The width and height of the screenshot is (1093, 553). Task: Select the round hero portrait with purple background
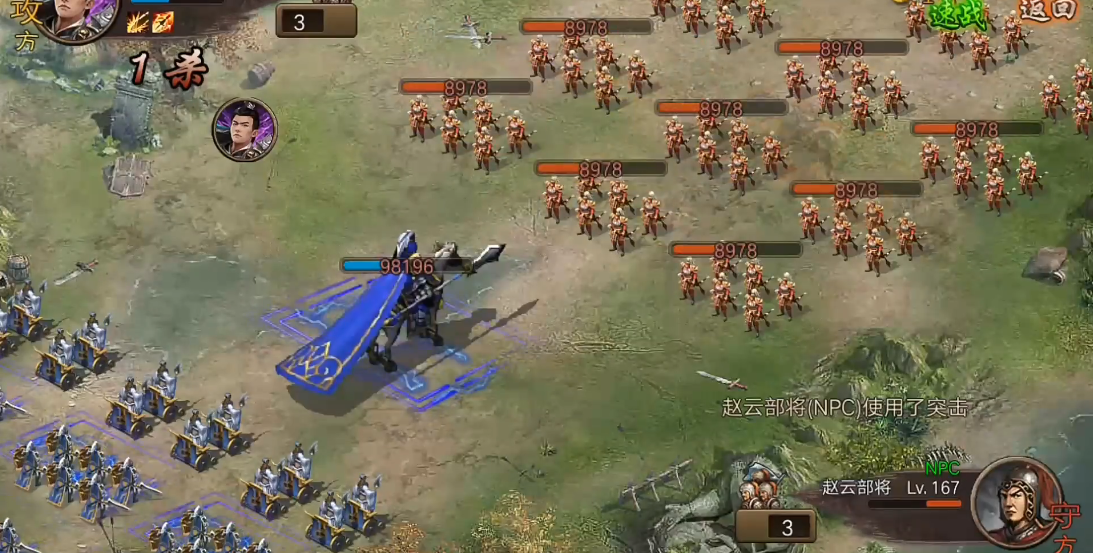[x=244, y=130]
